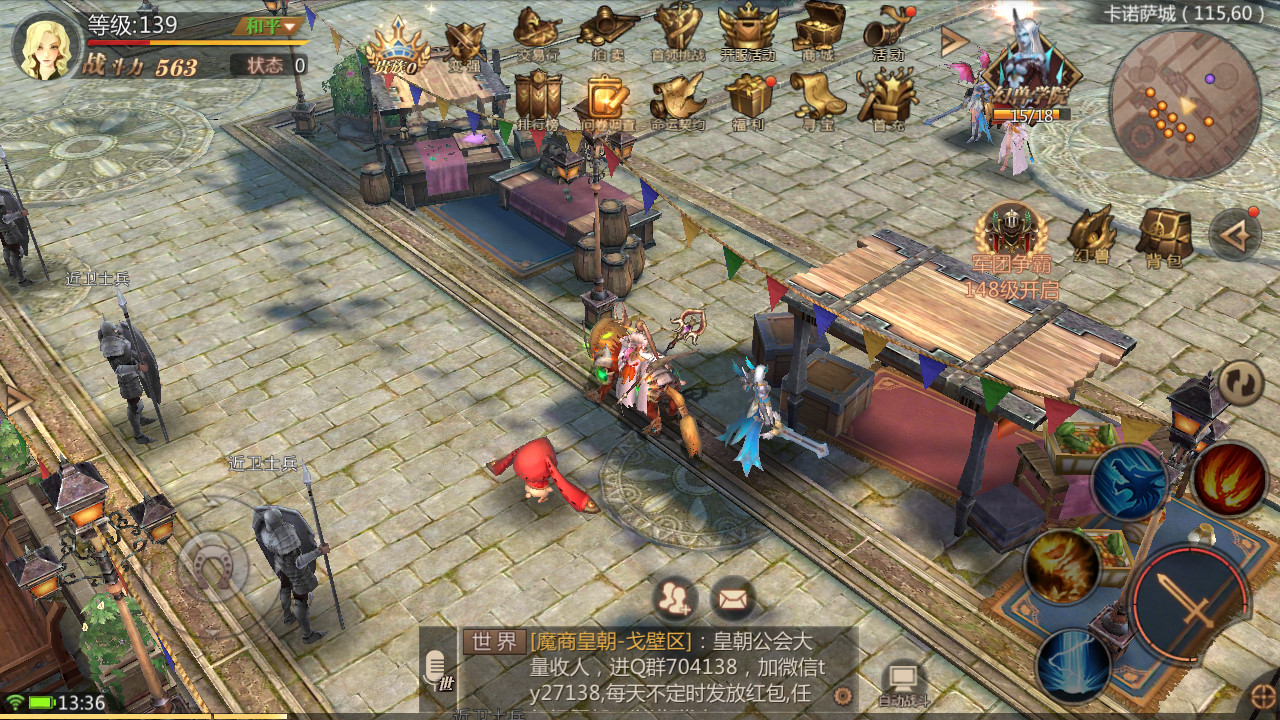The width and height of the screenshot is (1280, 720).
Task: Activate the blue dragon skill
Action: (x=1128, y=483)
